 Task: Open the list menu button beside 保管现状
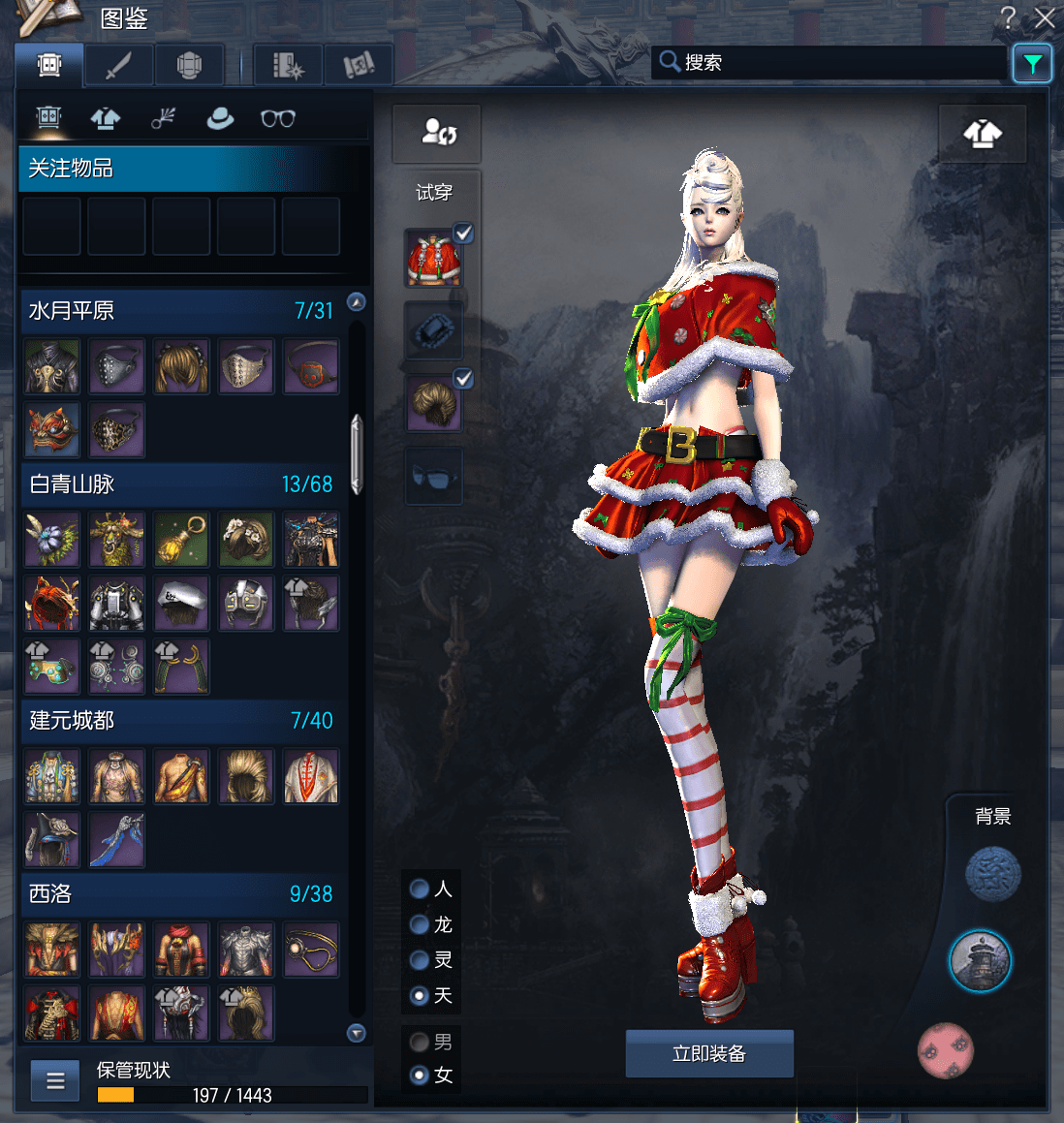[x=55, y=1080]
